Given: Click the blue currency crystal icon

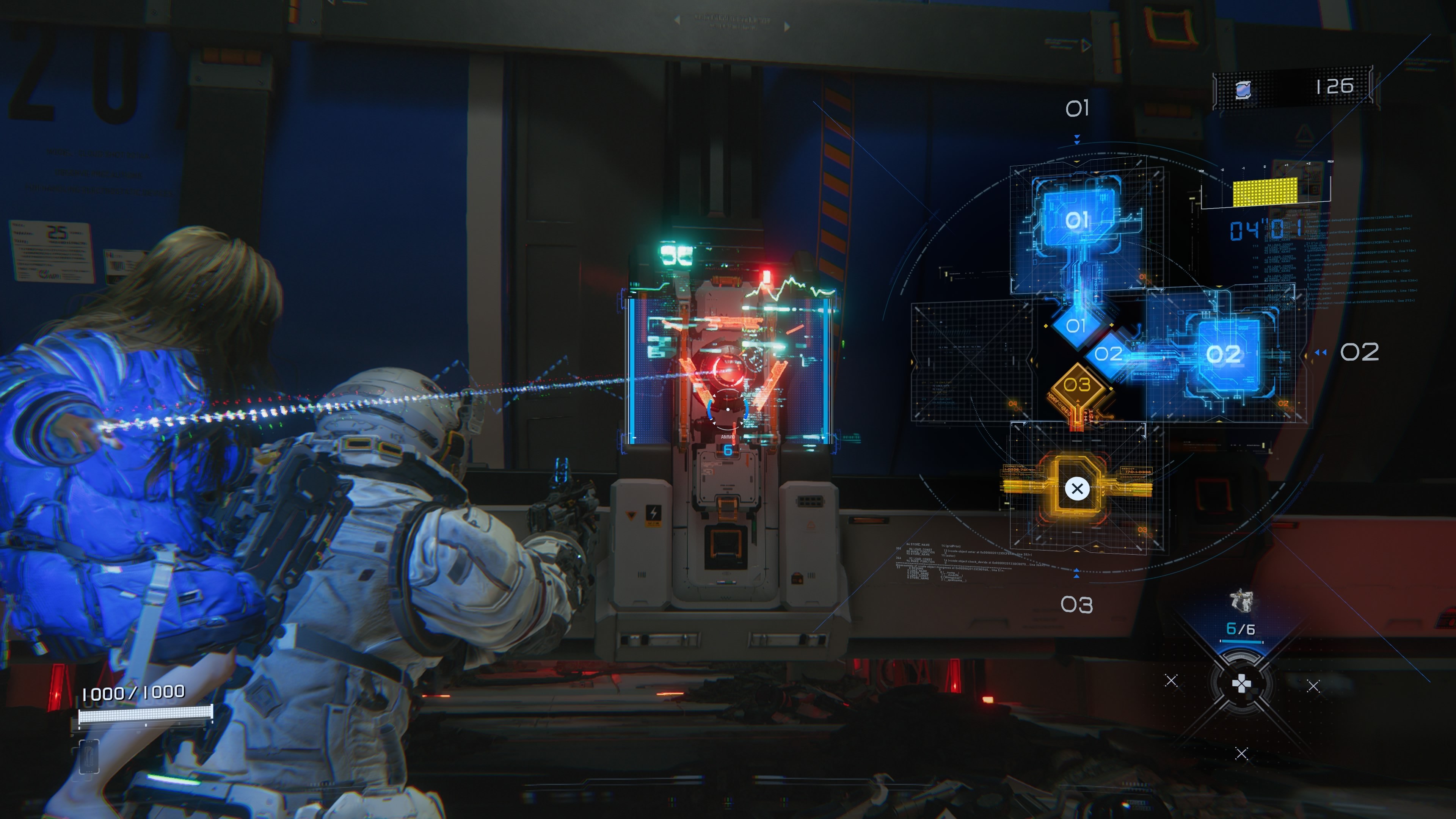Looking at the screenshot, I should click(x=1243, y=89).
